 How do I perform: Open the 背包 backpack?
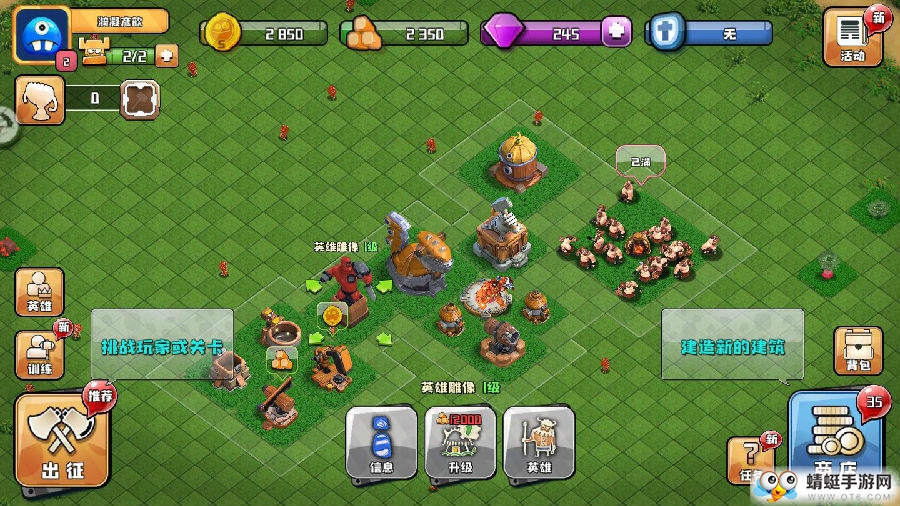858,350
